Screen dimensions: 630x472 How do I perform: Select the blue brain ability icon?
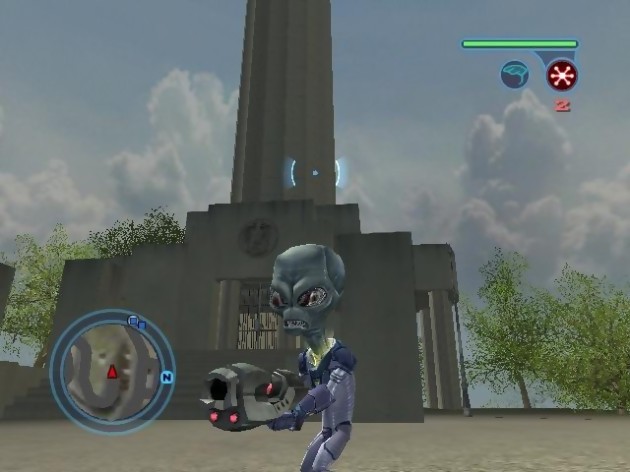[x=515, y=75]
